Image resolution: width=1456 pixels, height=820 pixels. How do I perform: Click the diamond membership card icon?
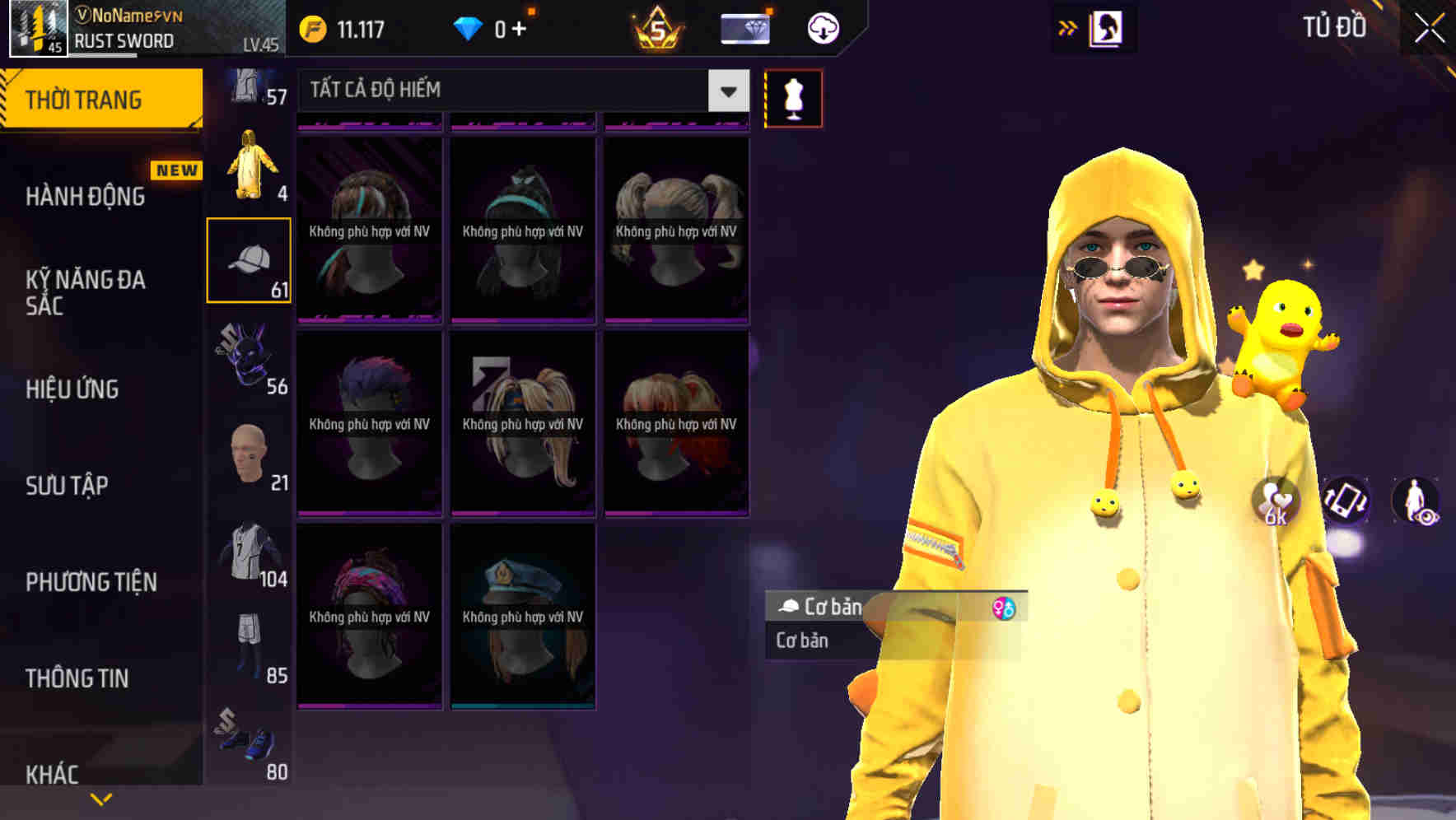(744, 27)
